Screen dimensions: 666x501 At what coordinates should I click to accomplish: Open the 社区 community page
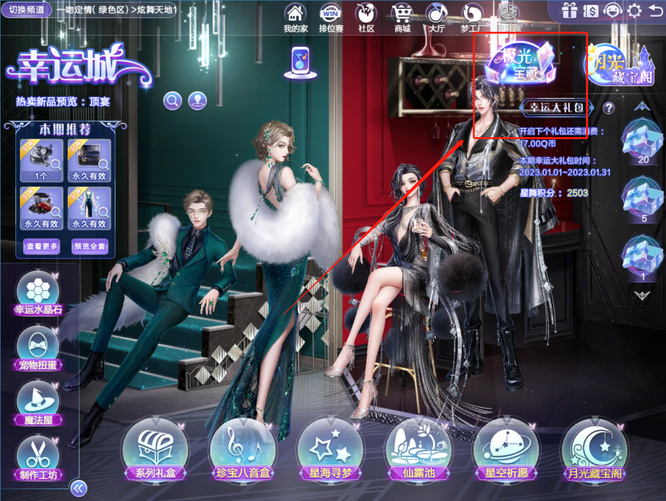[366, 17]
